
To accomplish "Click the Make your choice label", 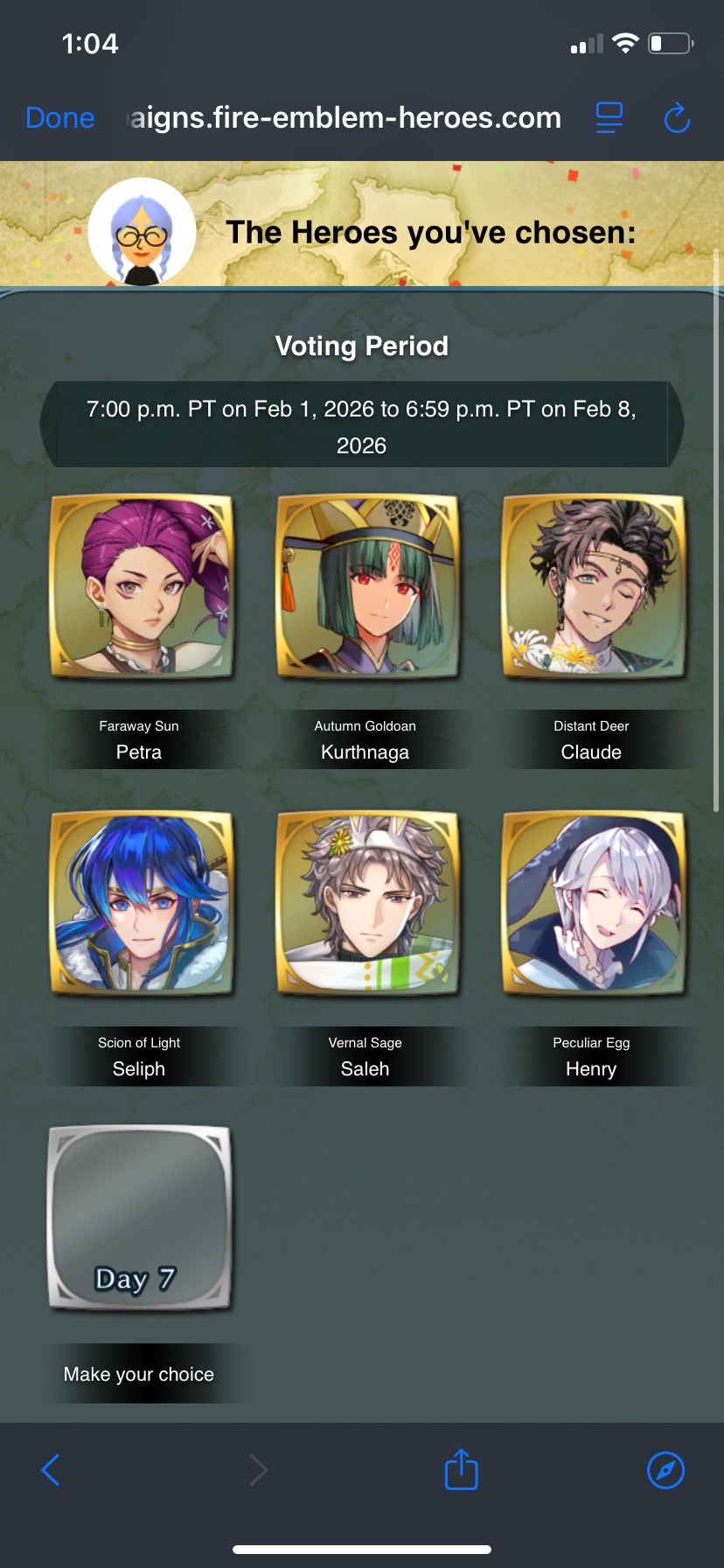I will [139, 1374].
